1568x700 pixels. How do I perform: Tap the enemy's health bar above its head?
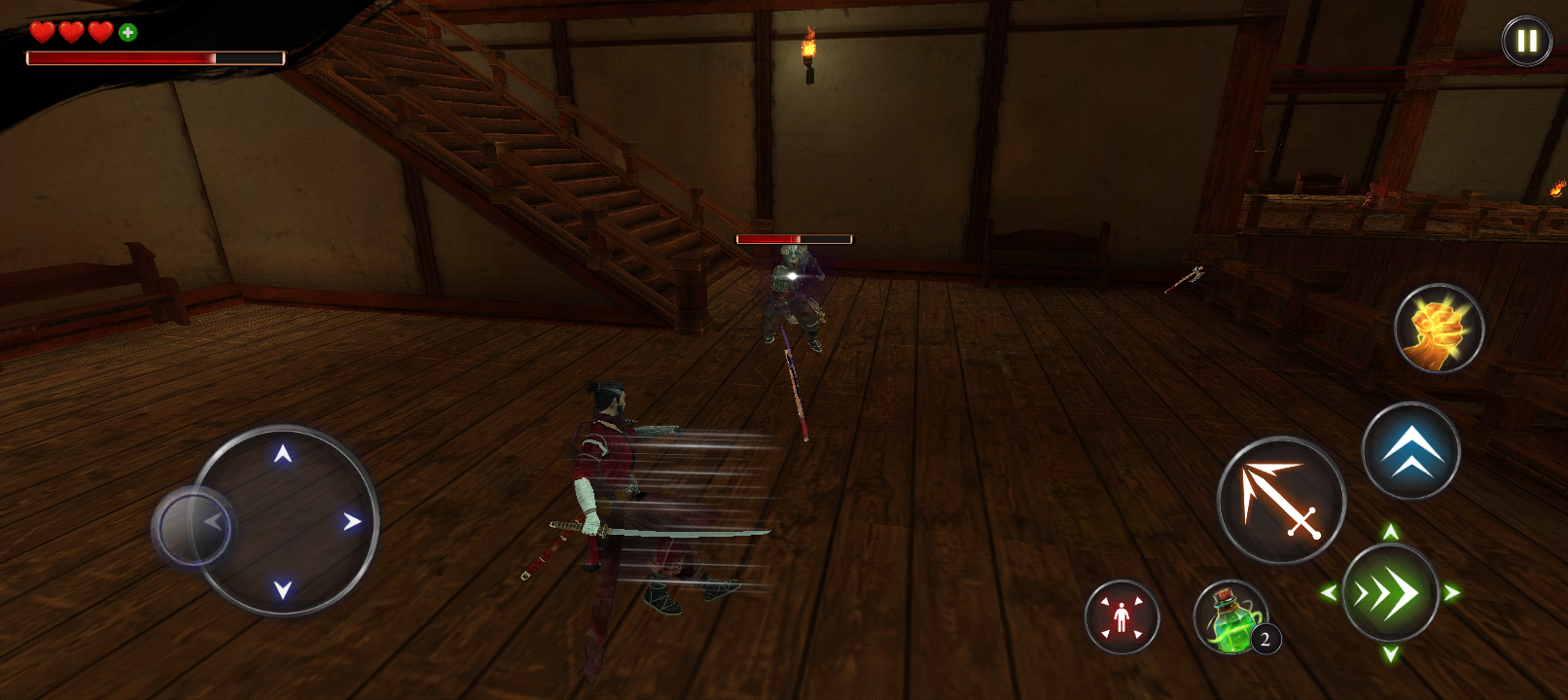tap(795, 236)
